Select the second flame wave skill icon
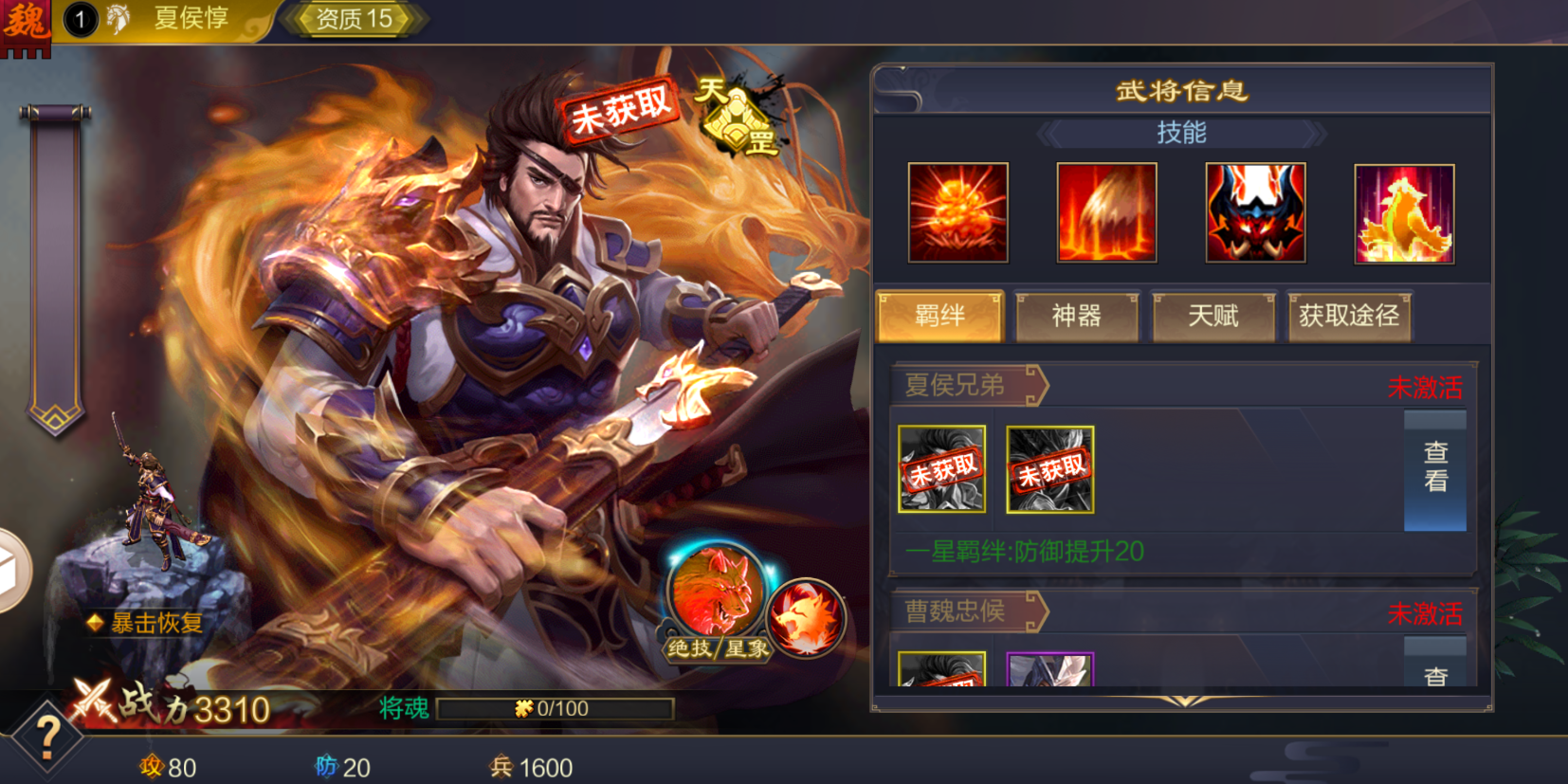Screen dimensions: 1568x784 tap(1106, 212)
